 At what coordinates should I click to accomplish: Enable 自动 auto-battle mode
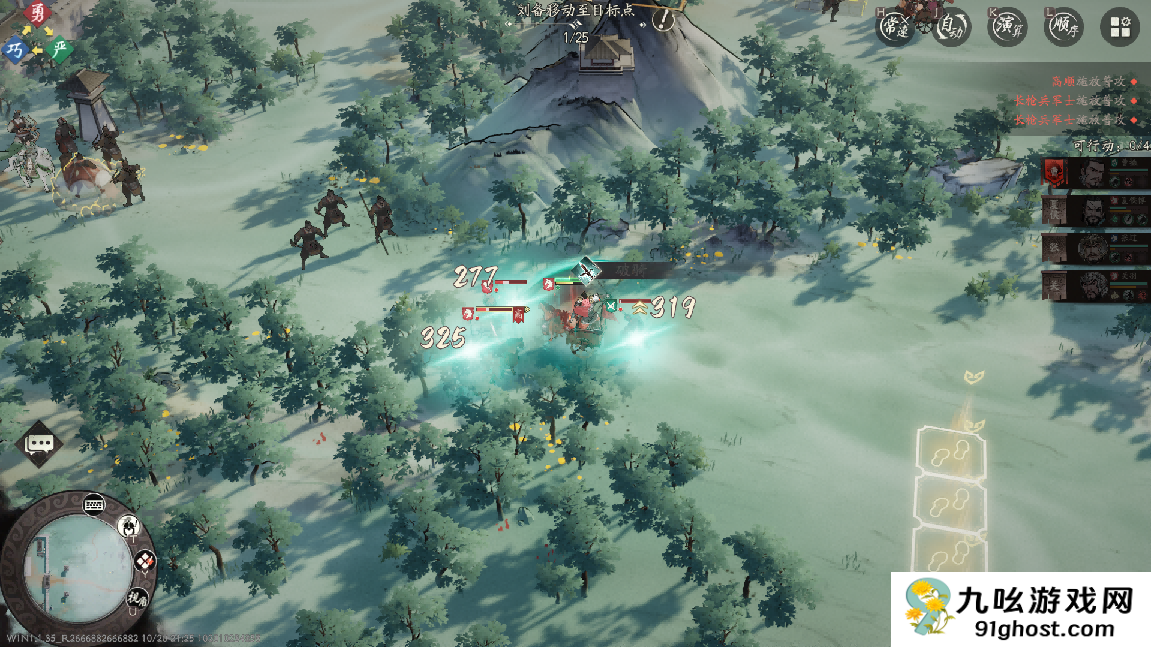tap(952, 27)
